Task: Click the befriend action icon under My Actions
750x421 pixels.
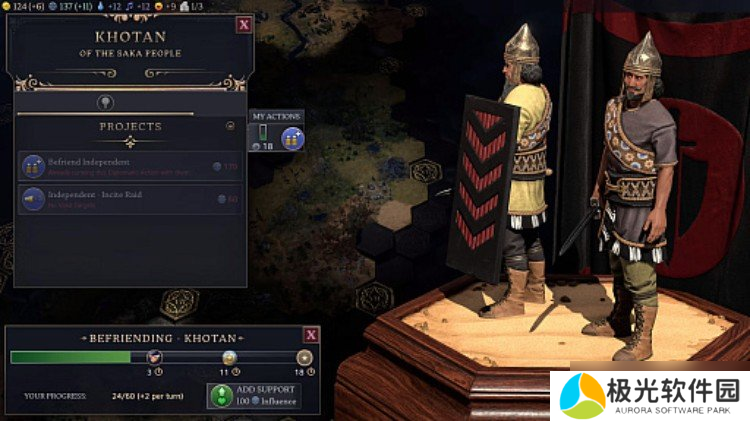Action: 292,137
